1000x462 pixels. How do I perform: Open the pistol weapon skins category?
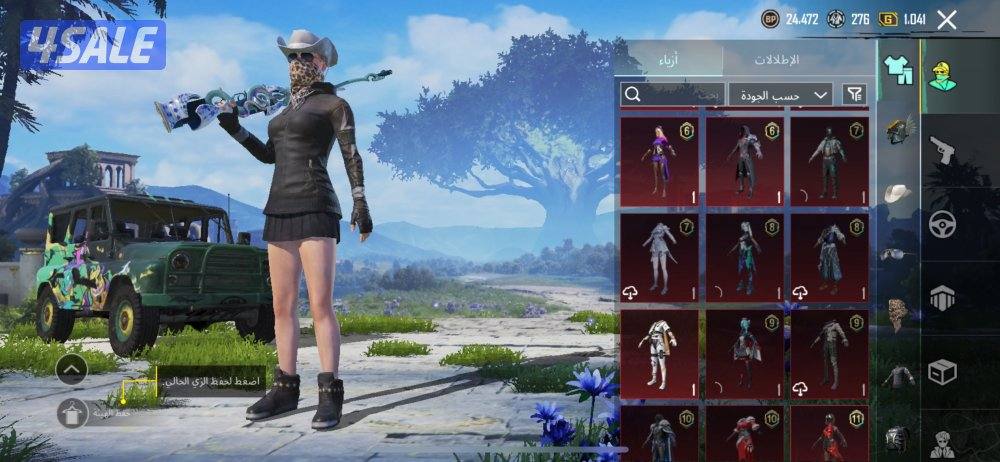(x=943, y=150)
